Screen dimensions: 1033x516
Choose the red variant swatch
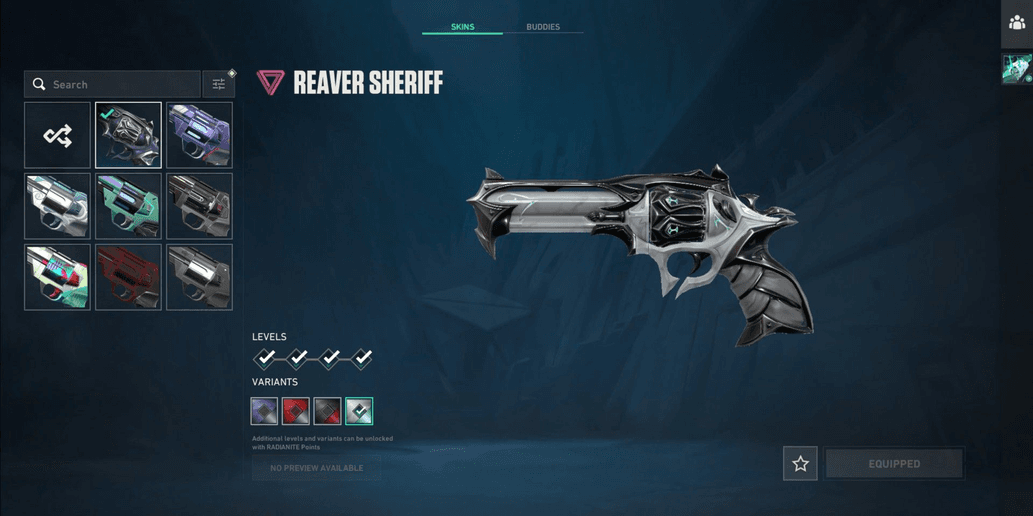click(x=296, y=411)
